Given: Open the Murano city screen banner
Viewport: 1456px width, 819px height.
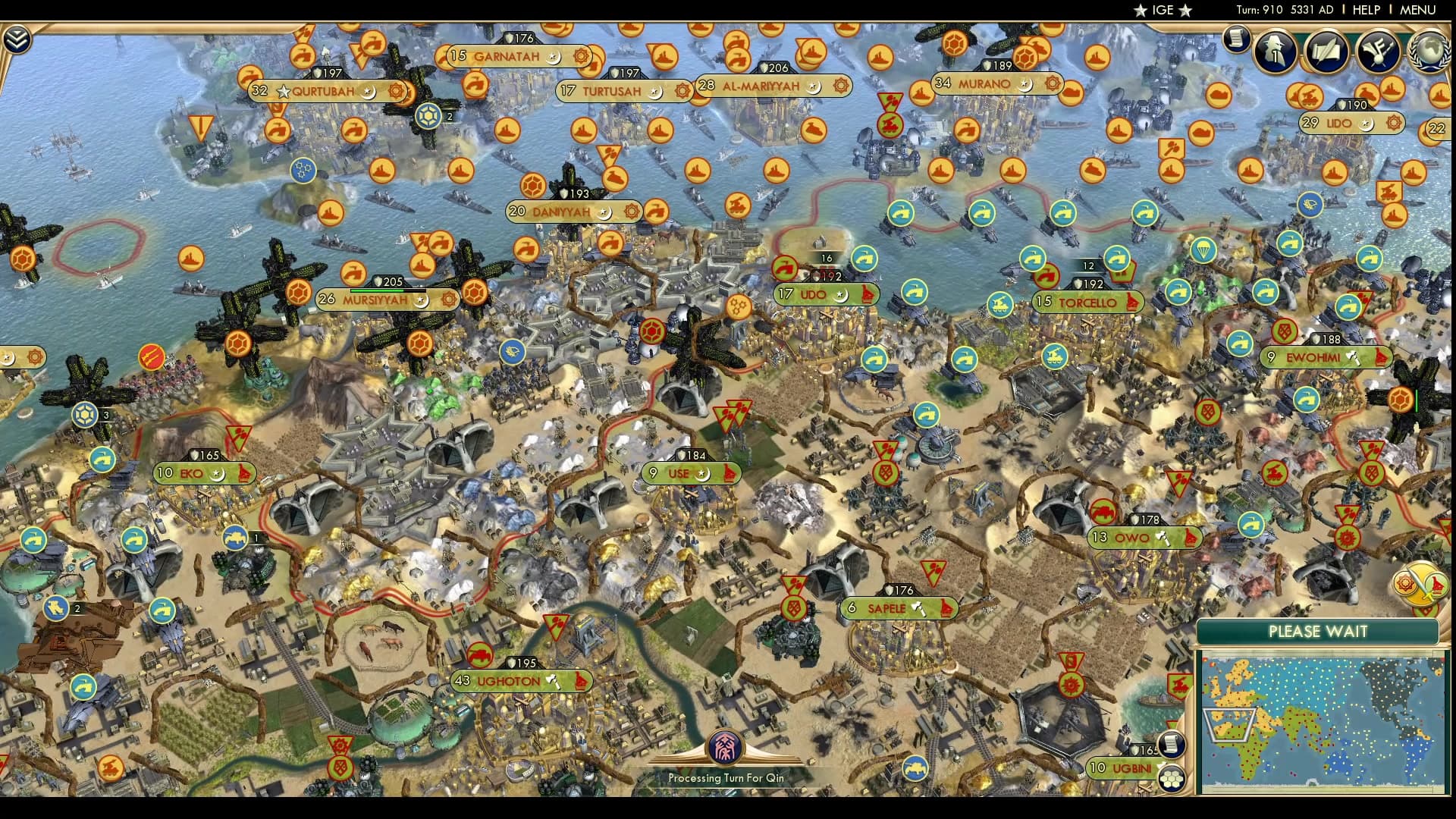Looking at the screenshot, I should click(986, 84).
